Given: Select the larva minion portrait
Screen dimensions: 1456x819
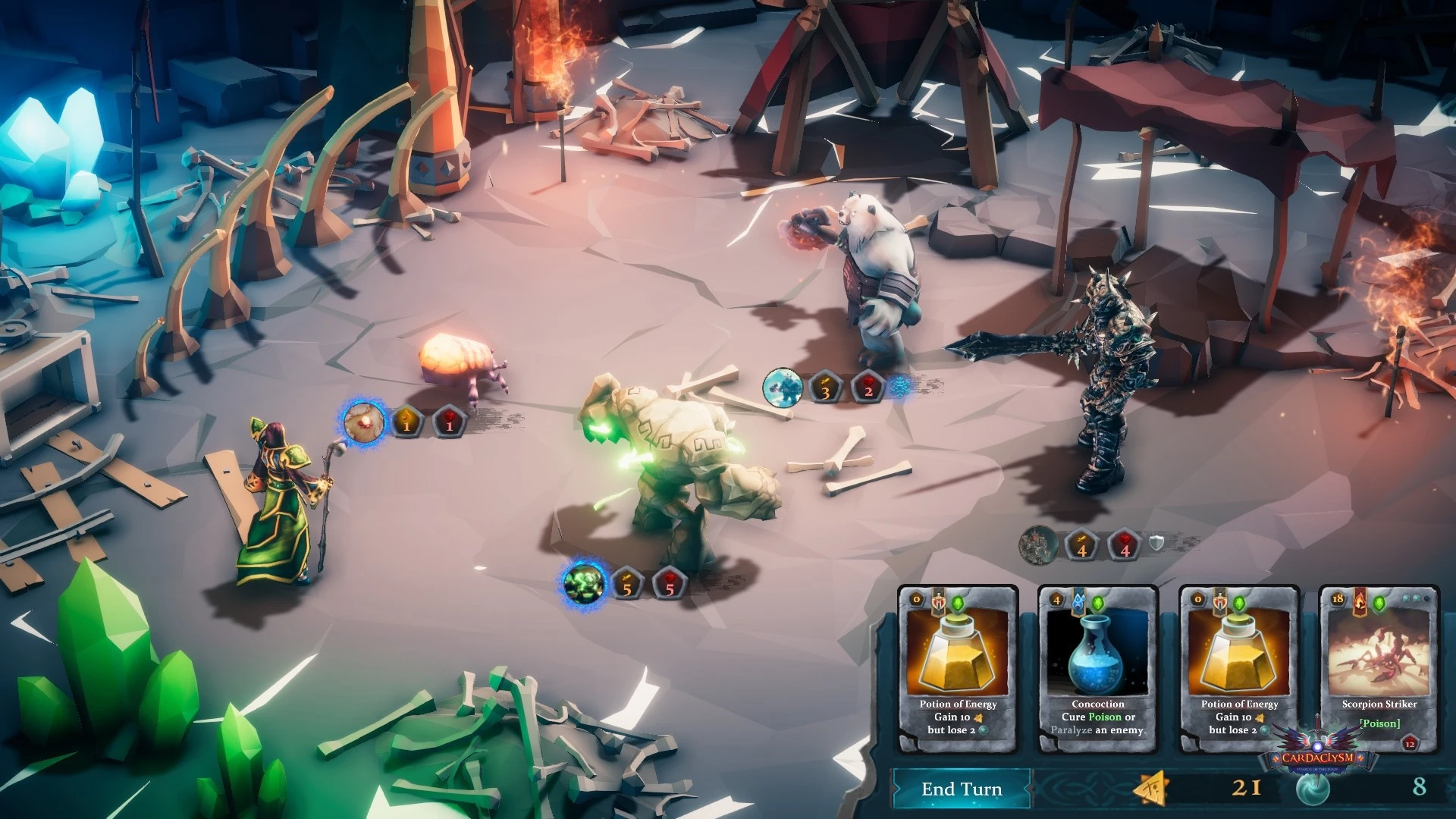Looking at the screenshot, I should [x=363, y=422].
